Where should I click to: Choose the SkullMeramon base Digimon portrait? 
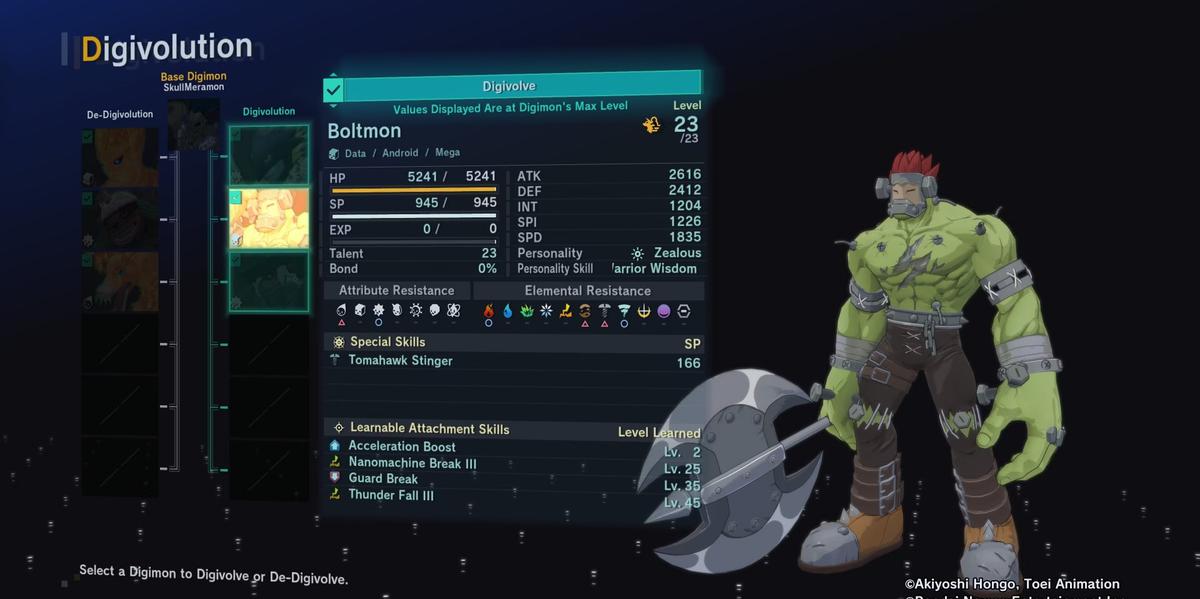(192, 124)
